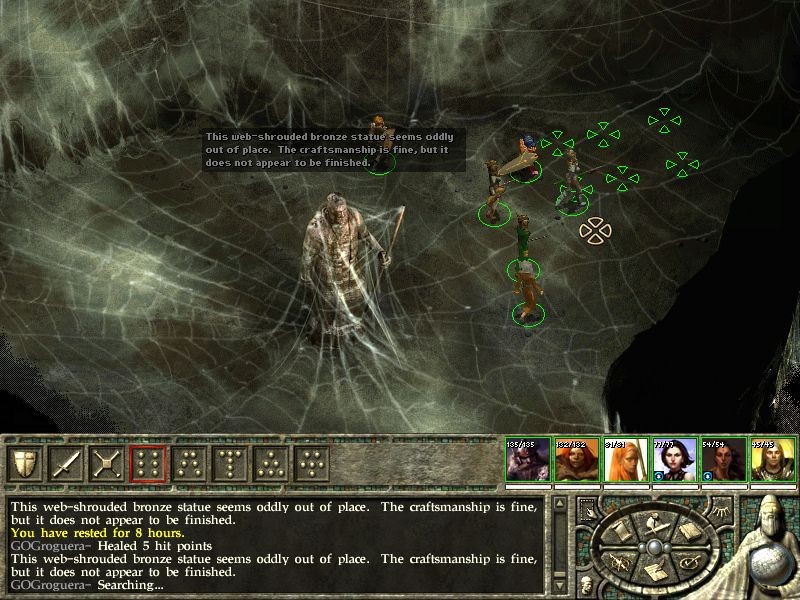Select the sword attack action

[65, 463]
